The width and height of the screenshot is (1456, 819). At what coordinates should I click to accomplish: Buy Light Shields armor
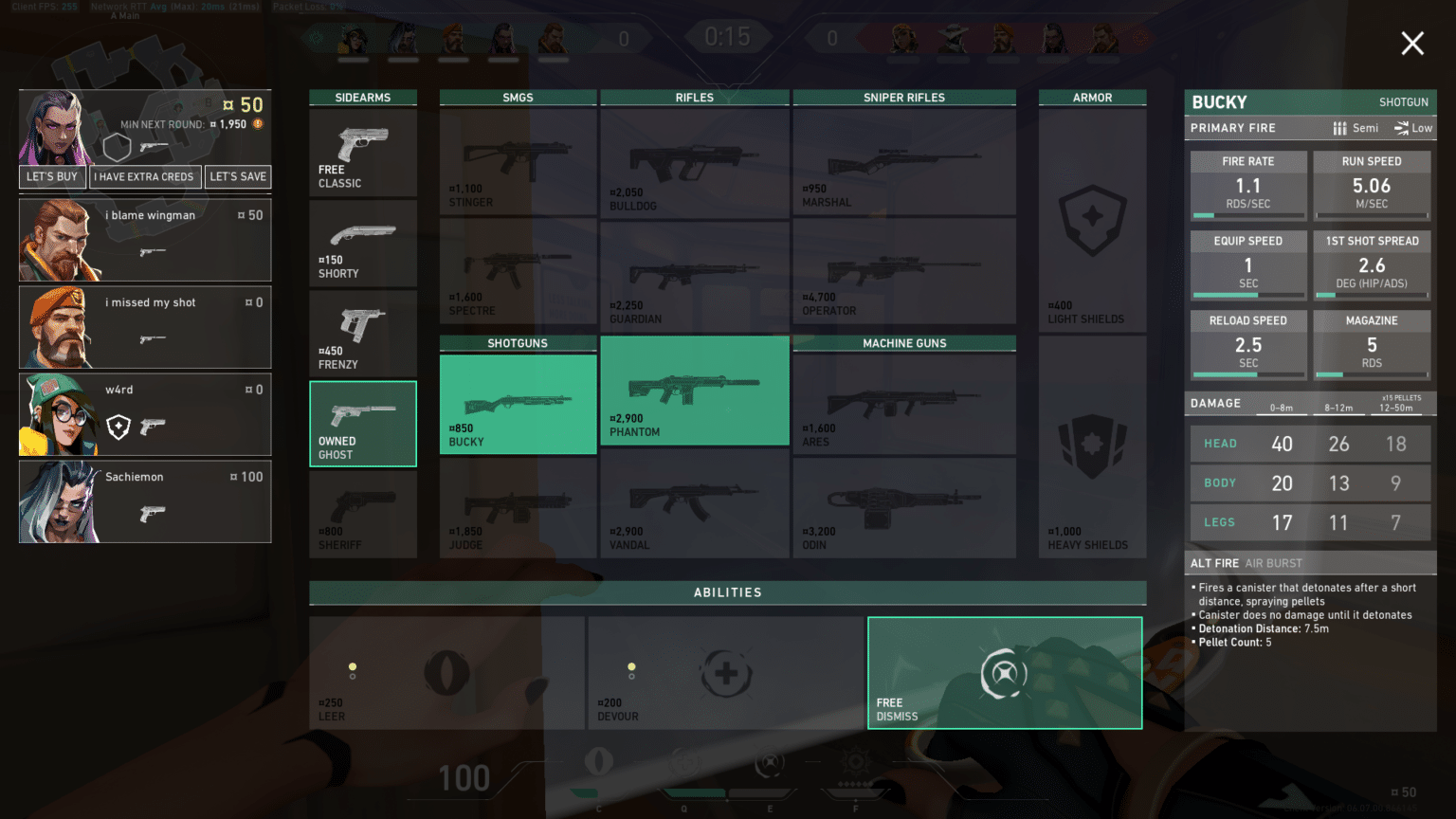pos(1092,220)
